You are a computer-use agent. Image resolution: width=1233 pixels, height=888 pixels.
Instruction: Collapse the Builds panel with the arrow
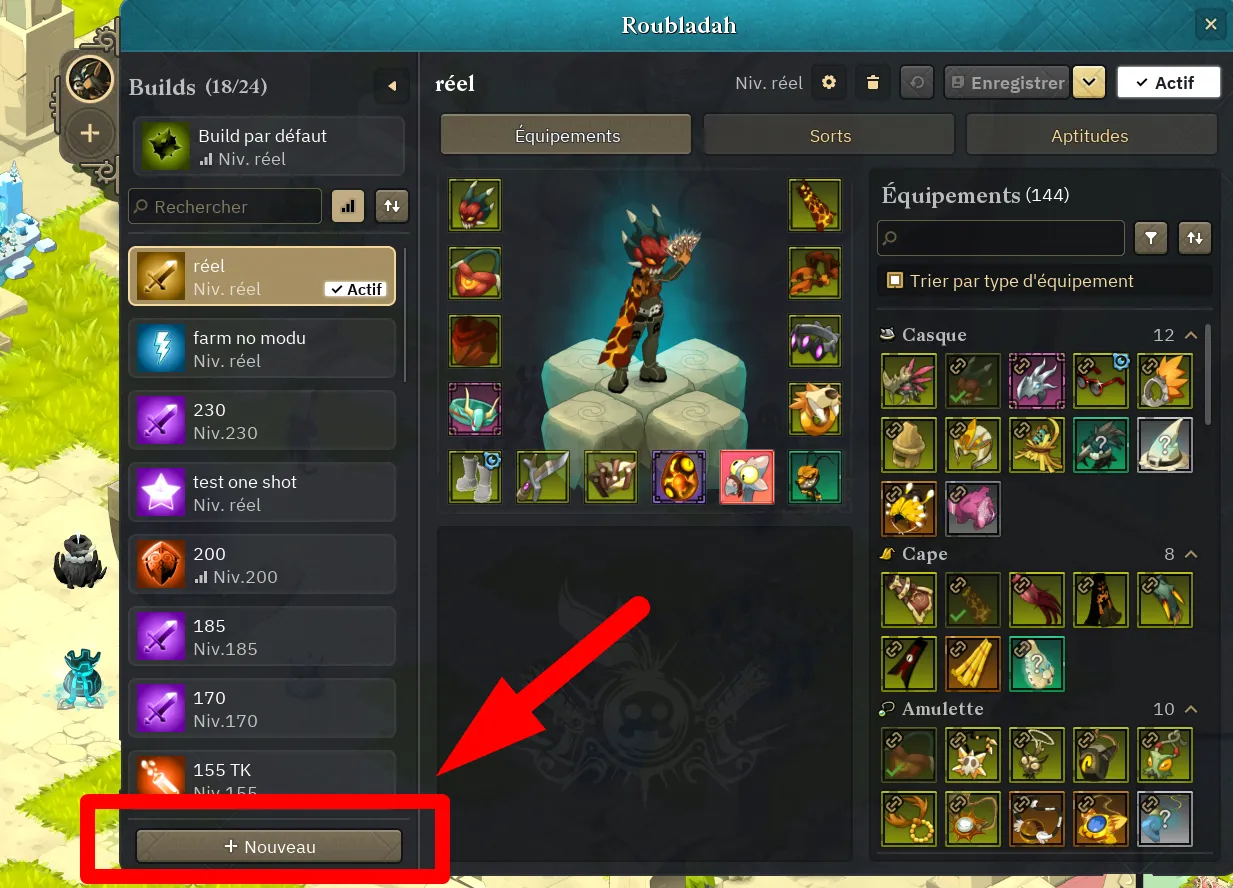[392, 86]
